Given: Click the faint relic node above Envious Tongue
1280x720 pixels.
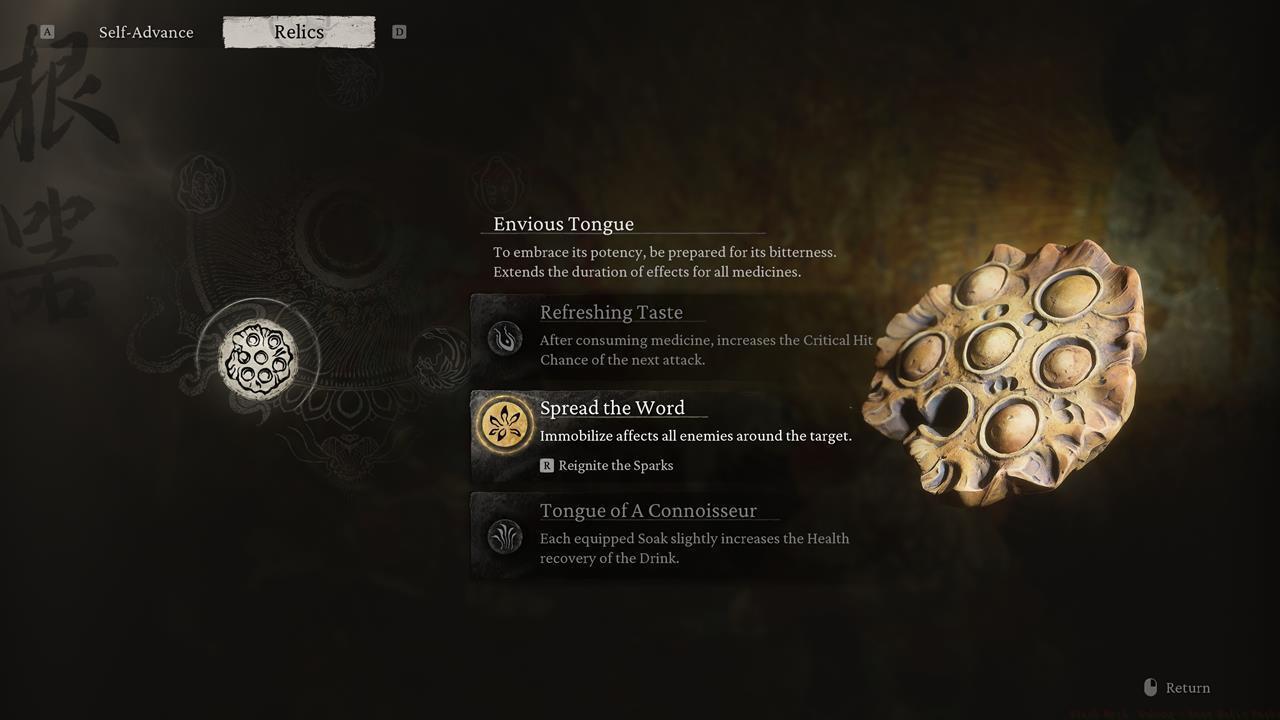Looking at the screenshot, I should (x=497, y=184).
